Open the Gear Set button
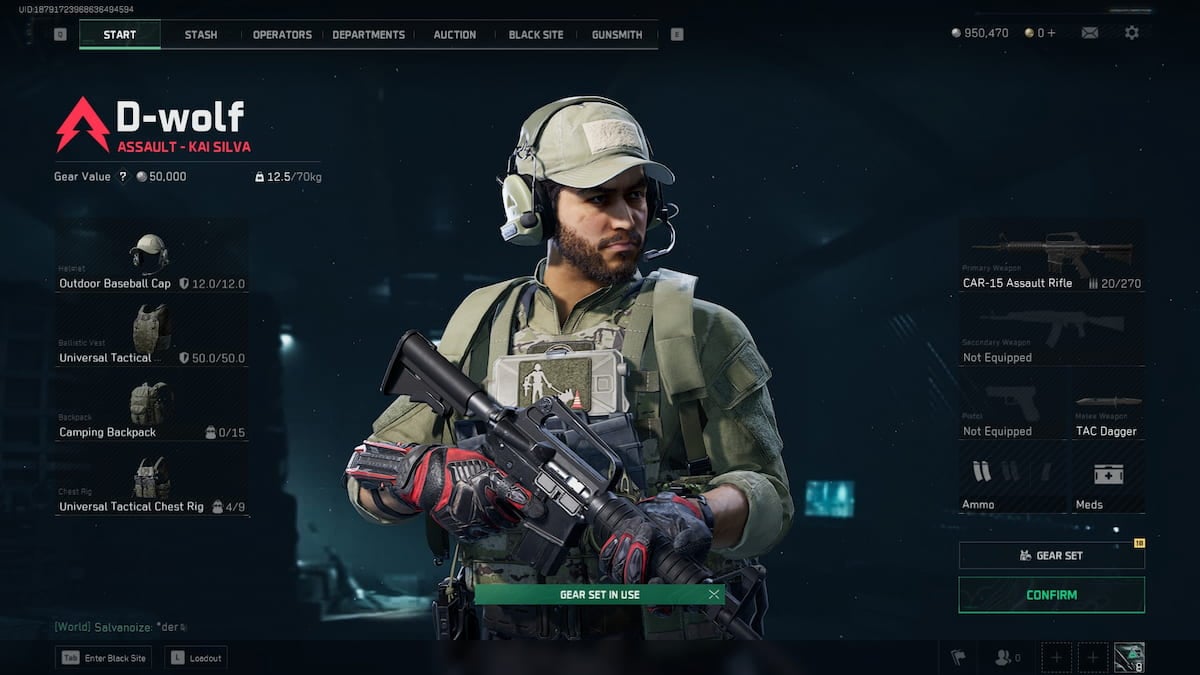Screen dimensions: 1200x675 click(x=1051, y=556)
